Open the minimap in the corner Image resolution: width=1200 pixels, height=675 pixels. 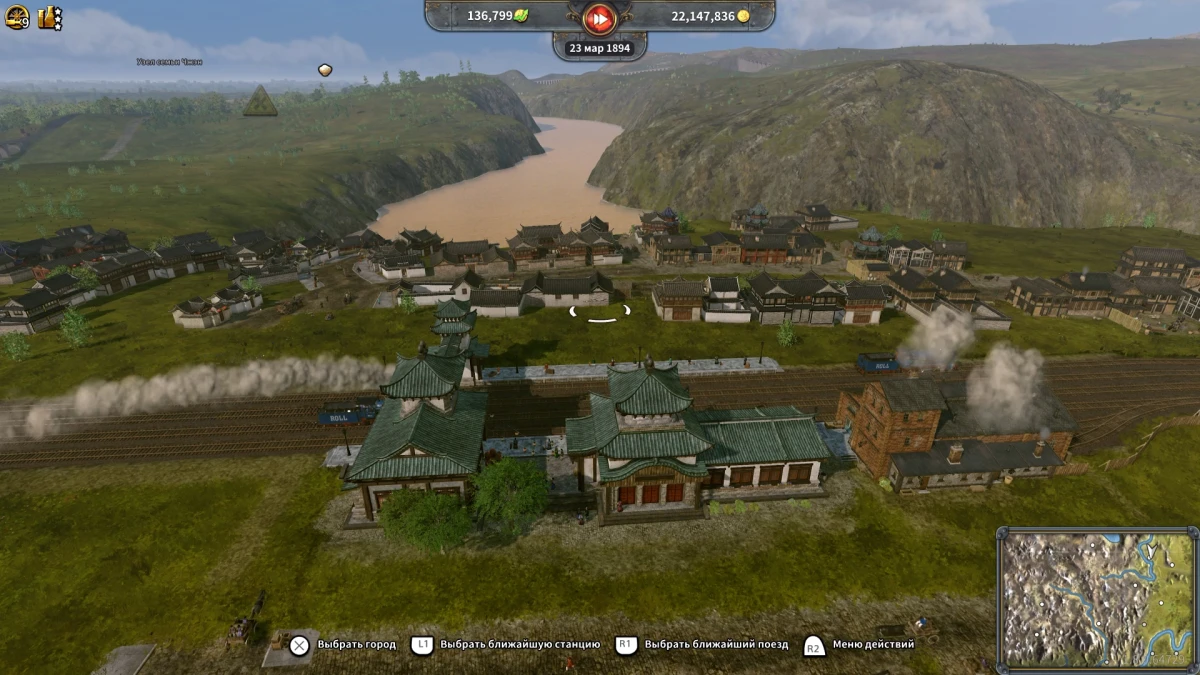[1097, 598]
